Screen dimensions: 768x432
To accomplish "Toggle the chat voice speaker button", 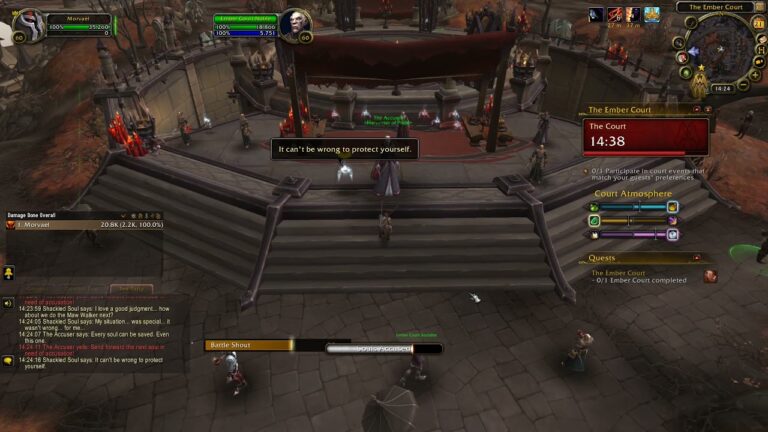I will click(x=8, y=303).
